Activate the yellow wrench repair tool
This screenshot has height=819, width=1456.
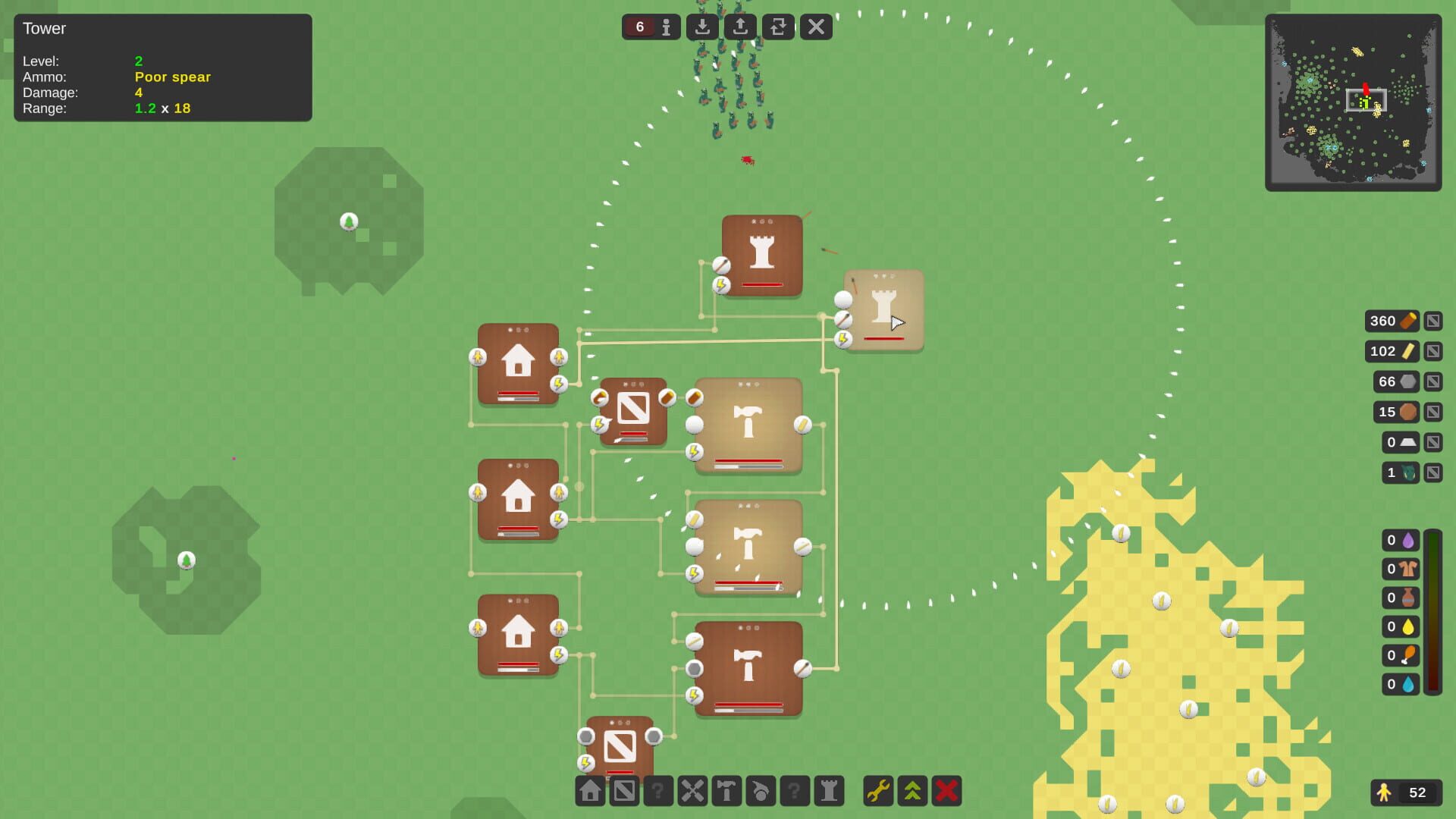[877, 791]
